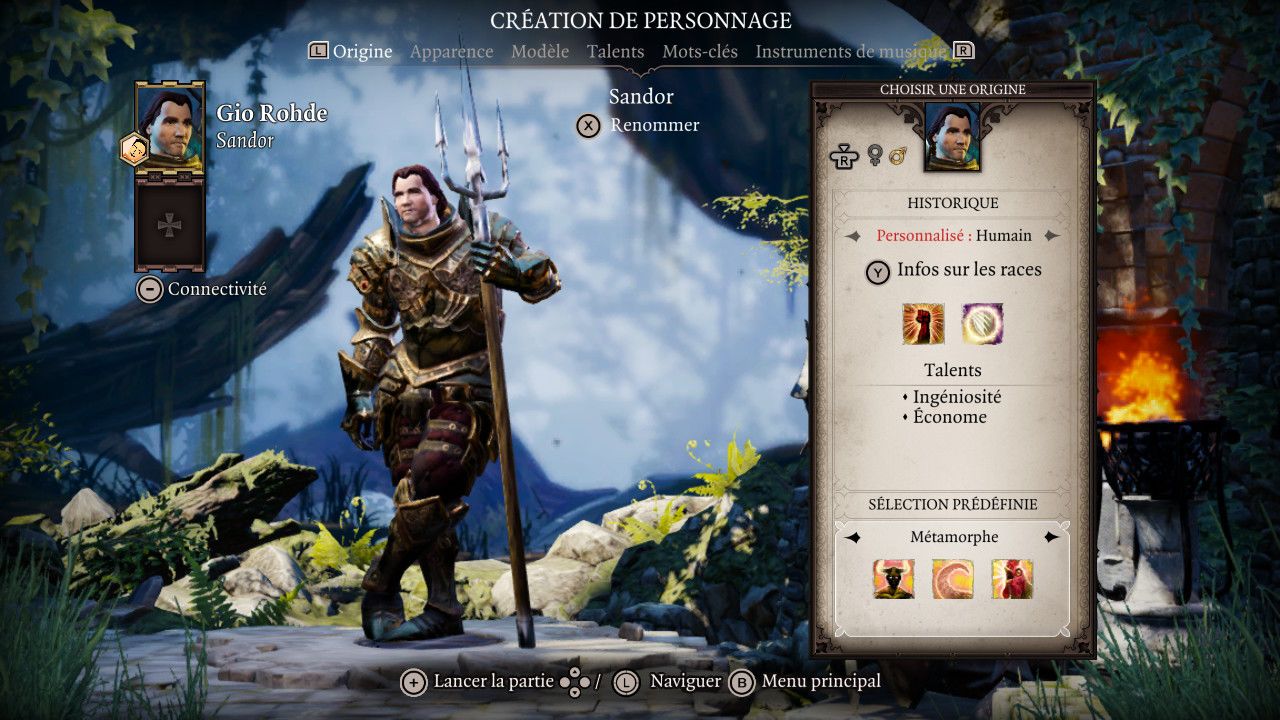Select the Gio Rohde character portrait
This screenshot has height=720, width=1280.
click(x=170, y=124)
